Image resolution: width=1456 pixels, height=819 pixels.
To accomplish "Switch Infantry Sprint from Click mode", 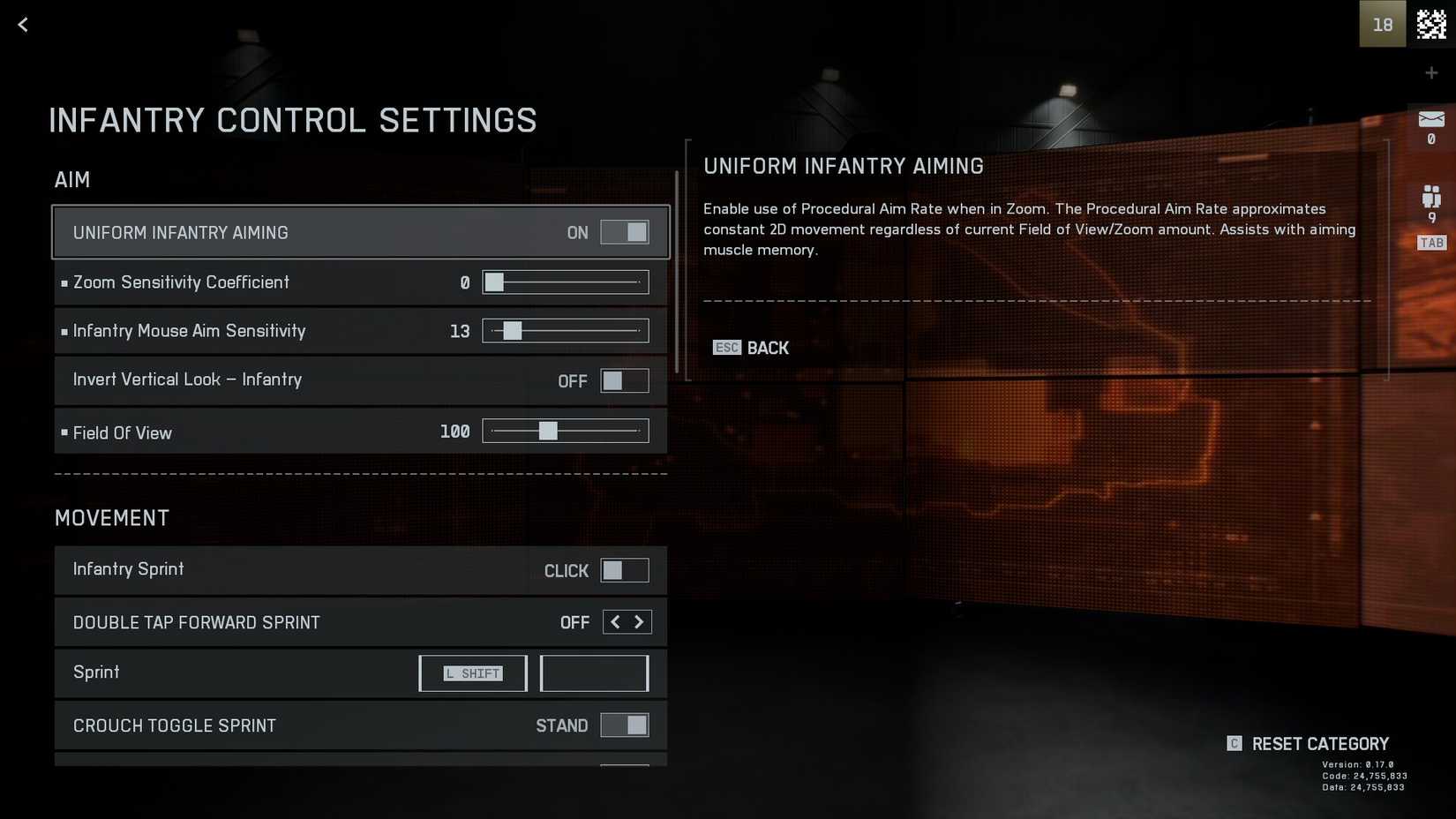I will pos(626,570).
